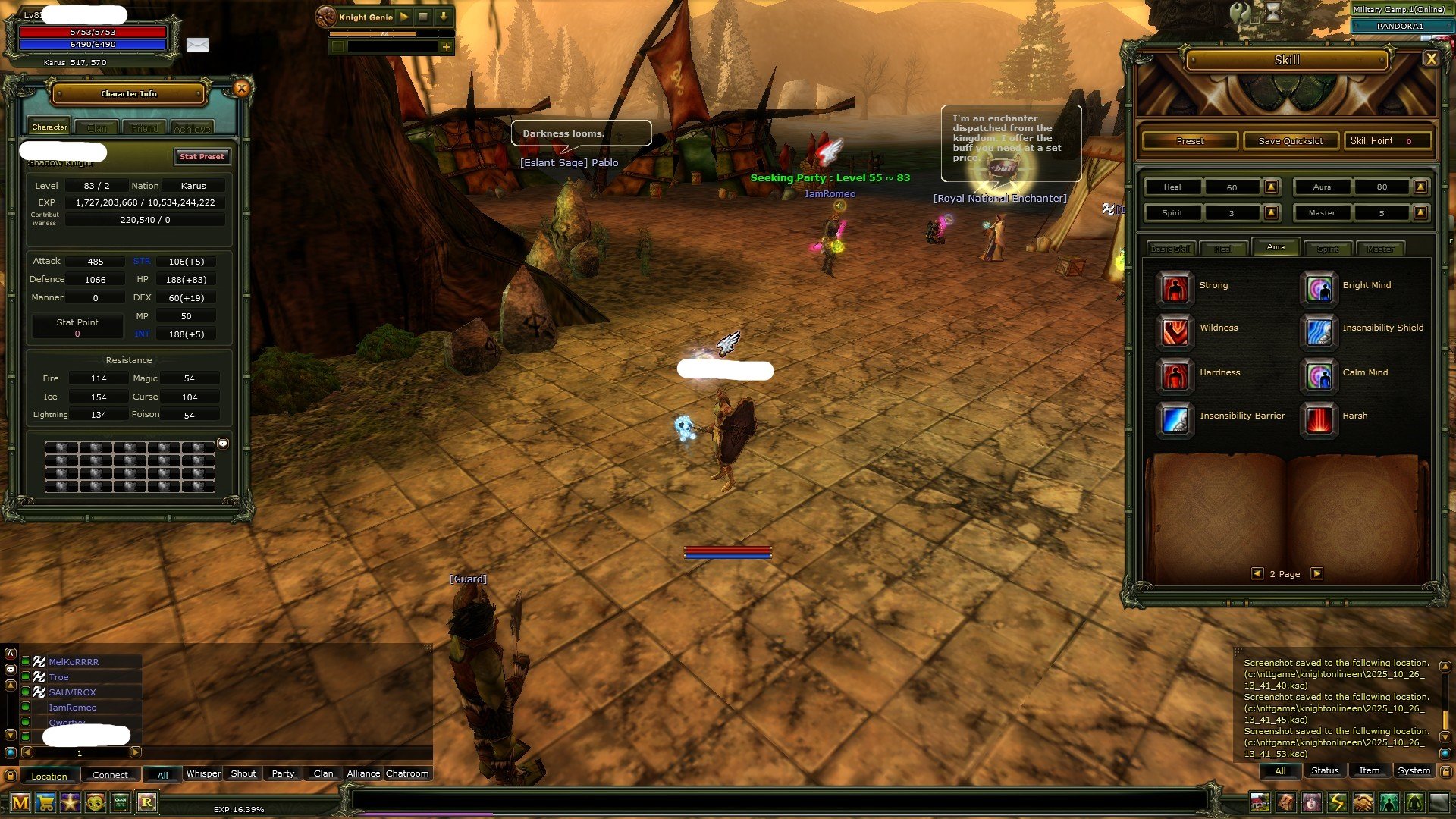Select the Party chat tab
The image size is (1456, 819).
283,774
